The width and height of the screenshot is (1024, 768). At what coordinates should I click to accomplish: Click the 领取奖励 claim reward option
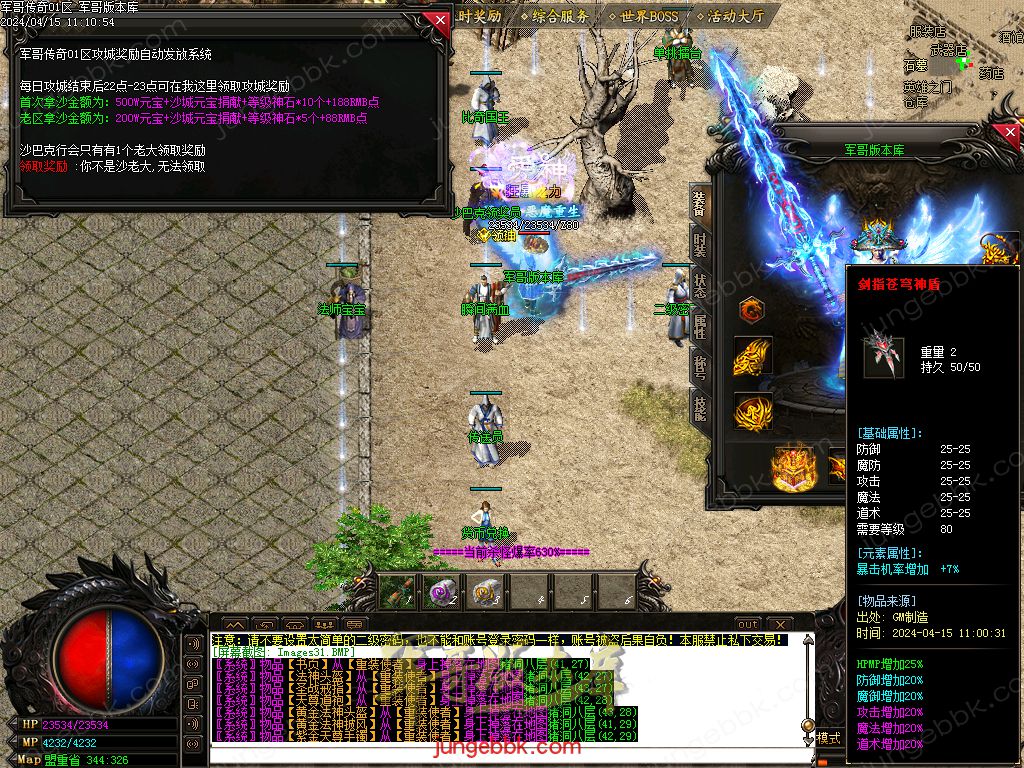point(44,167)
